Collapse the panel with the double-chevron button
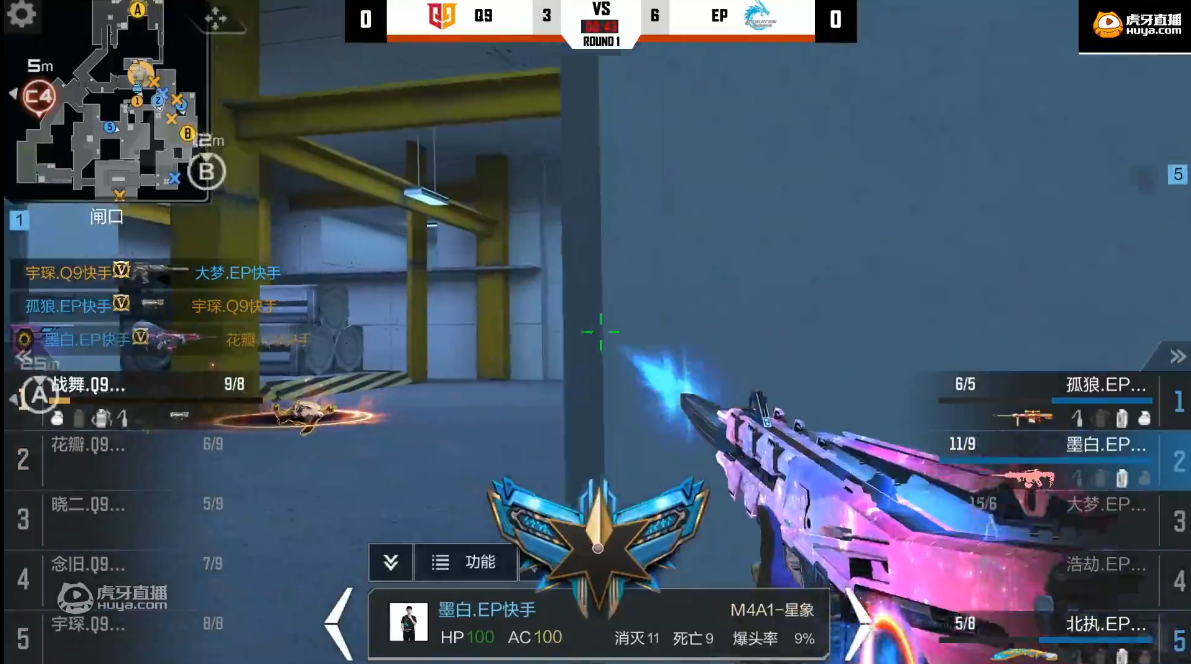Viewport: 1191px width, 664px height. pyautogui.click(x=390, y=562)
